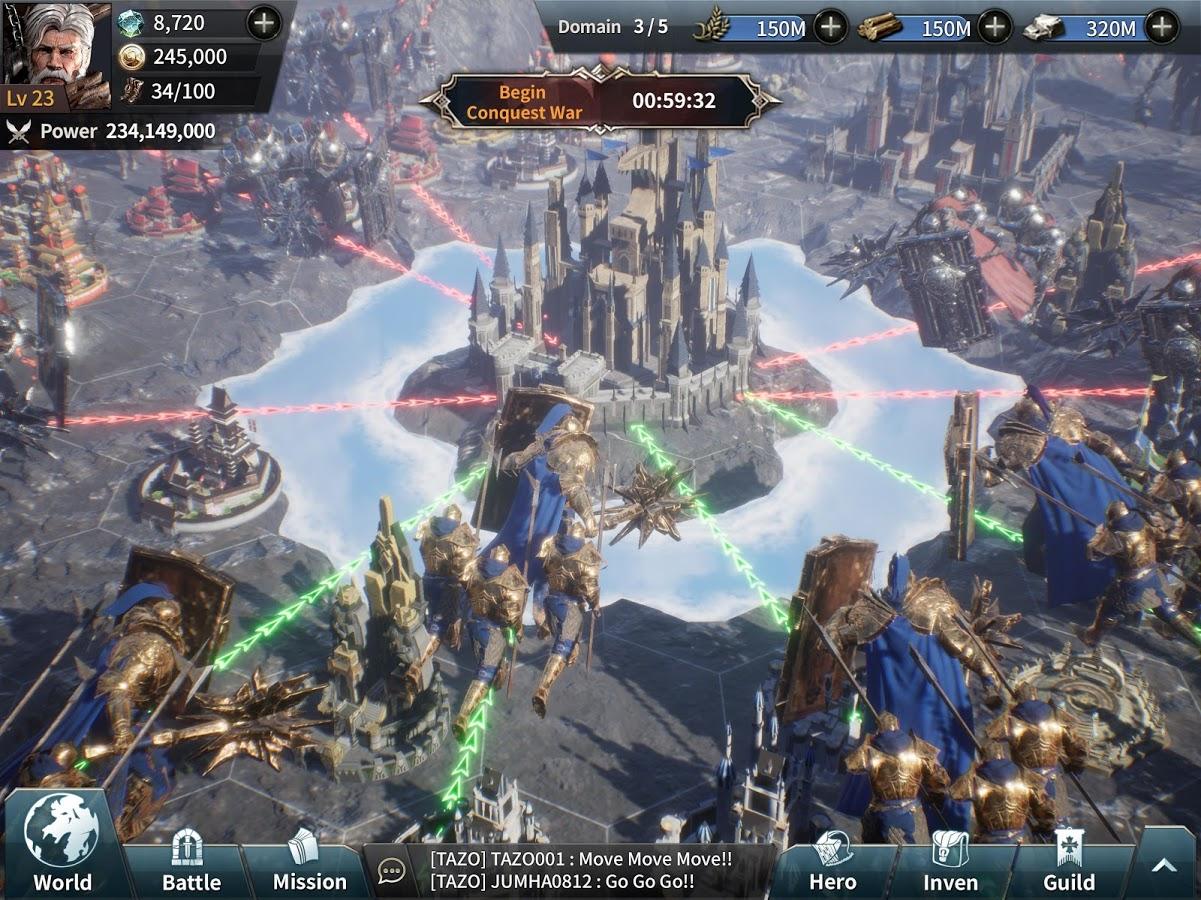1201x900 pixels.
Task: Expand the bottom menu with the arrow
Action: (1164, 866)
